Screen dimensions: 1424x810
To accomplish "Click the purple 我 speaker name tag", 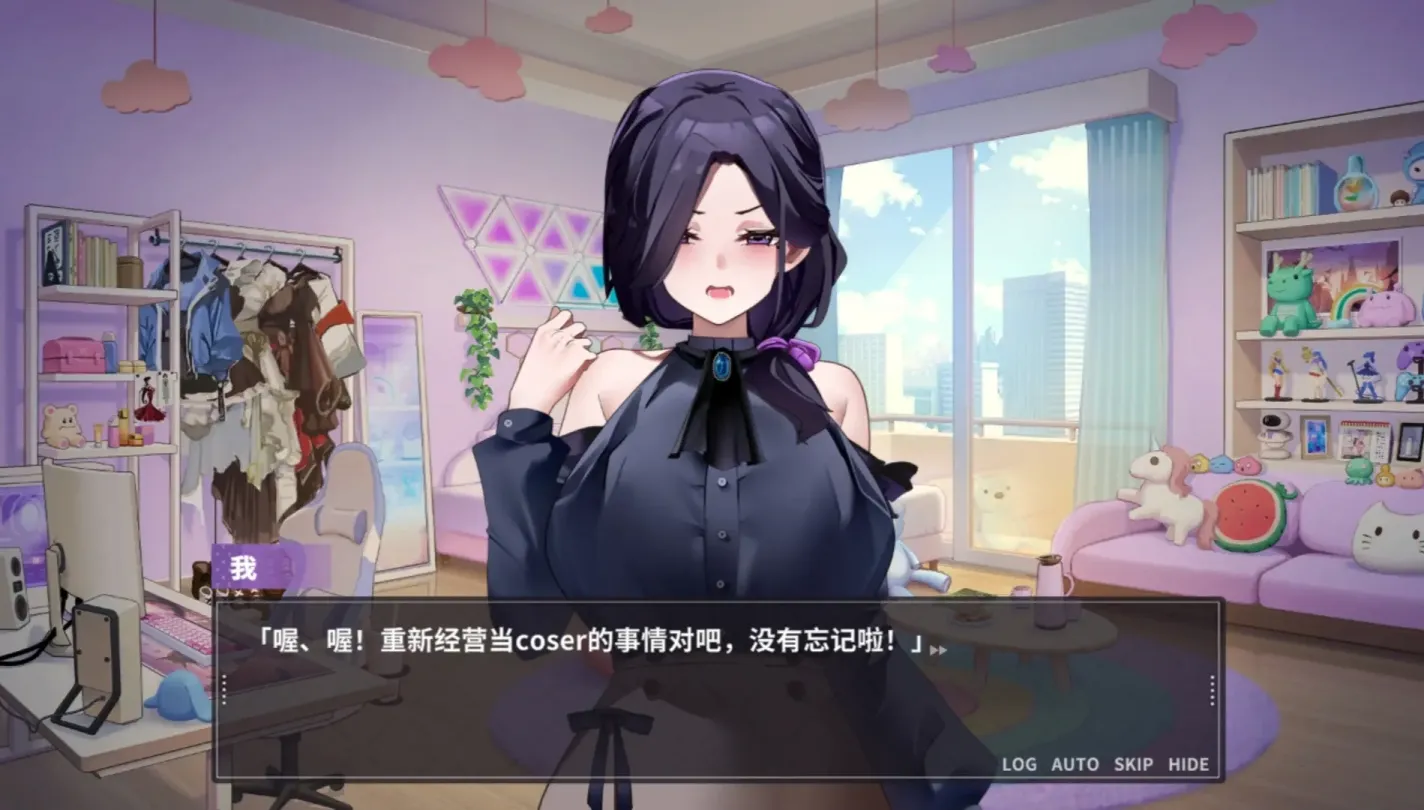I will tap(246, 567).
